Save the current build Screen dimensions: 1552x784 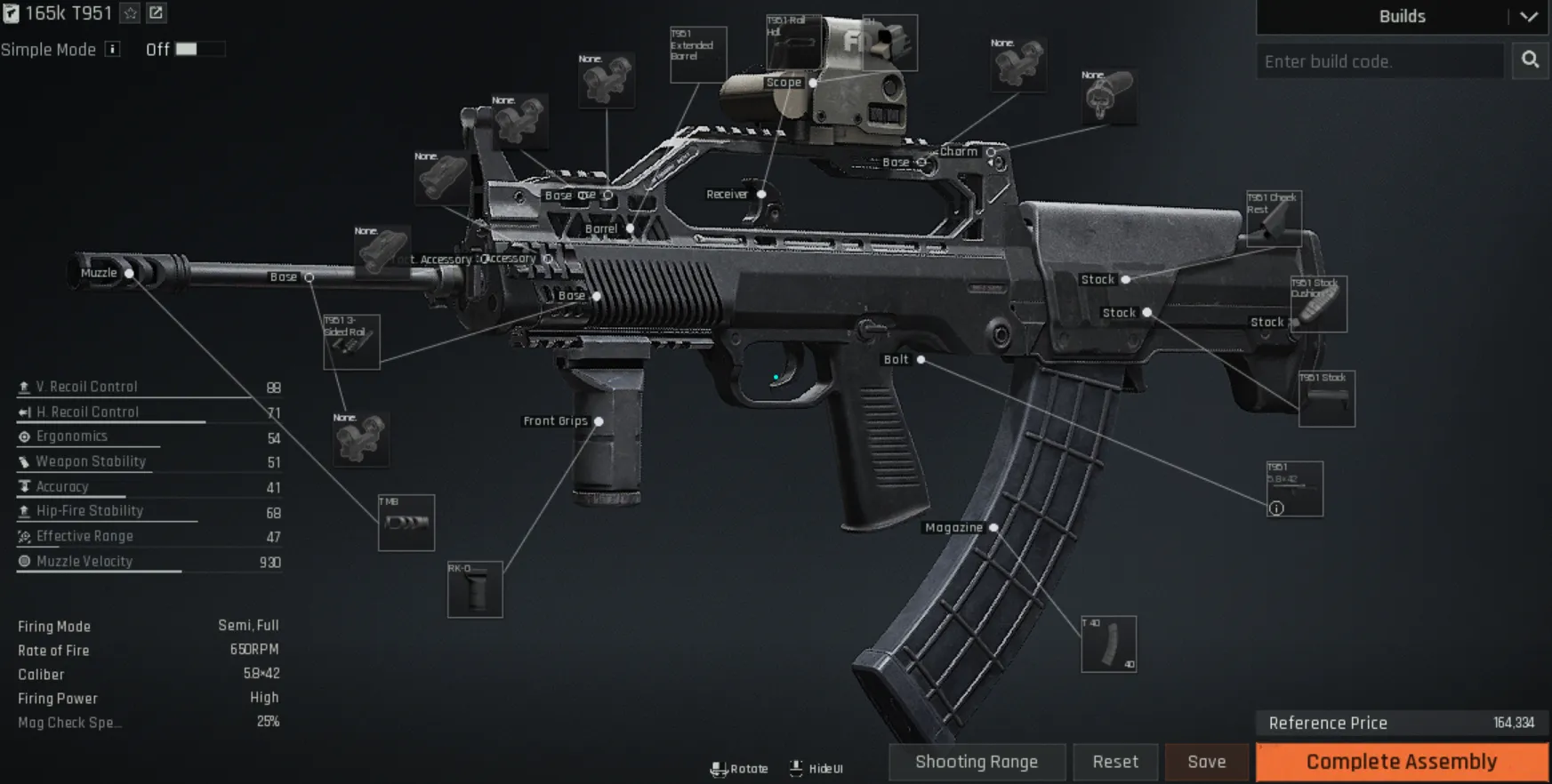coord(1206,762)
